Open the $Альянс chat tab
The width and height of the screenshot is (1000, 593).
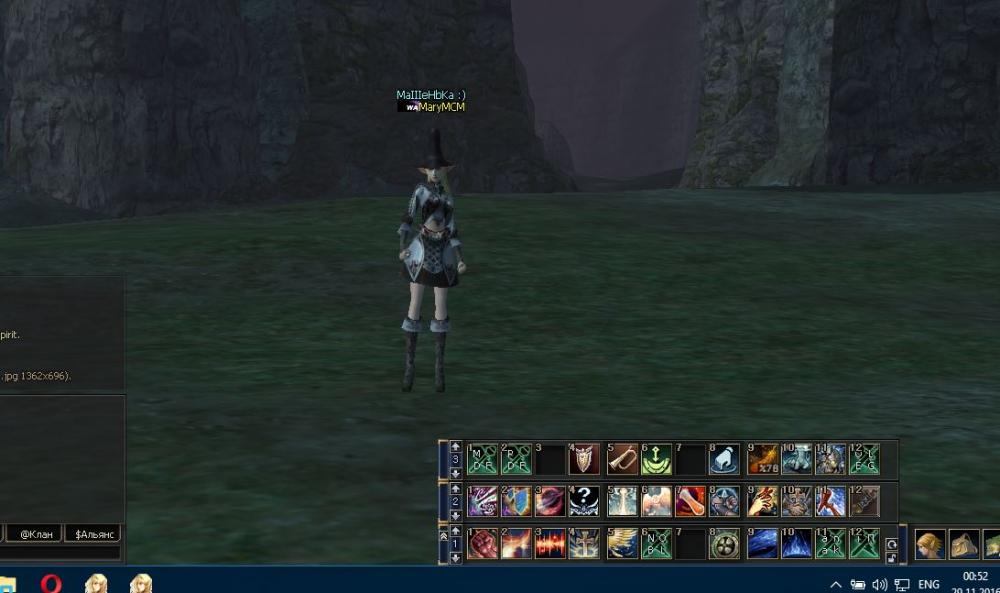click(x=93, y=534)
